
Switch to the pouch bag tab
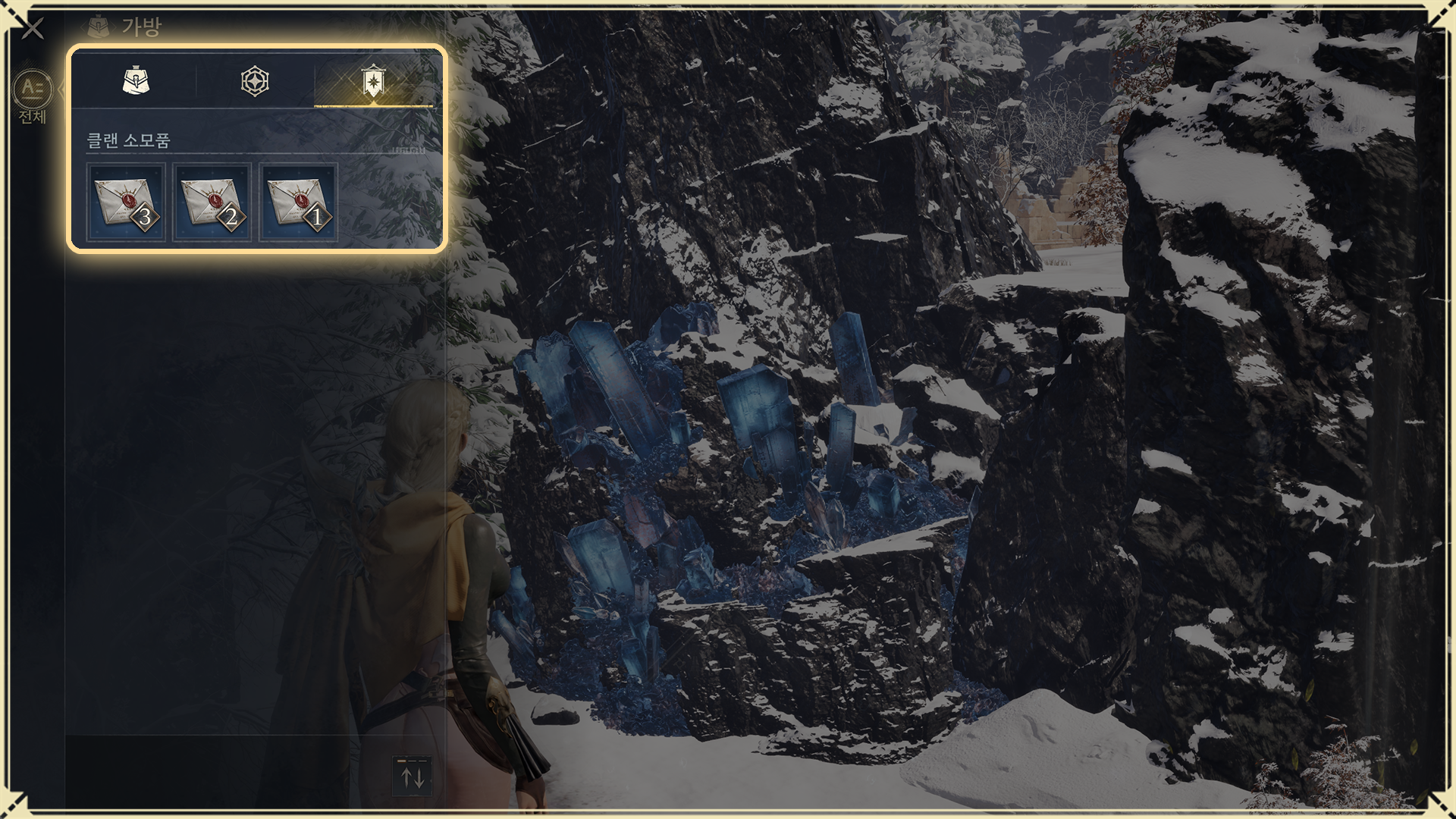136,81
